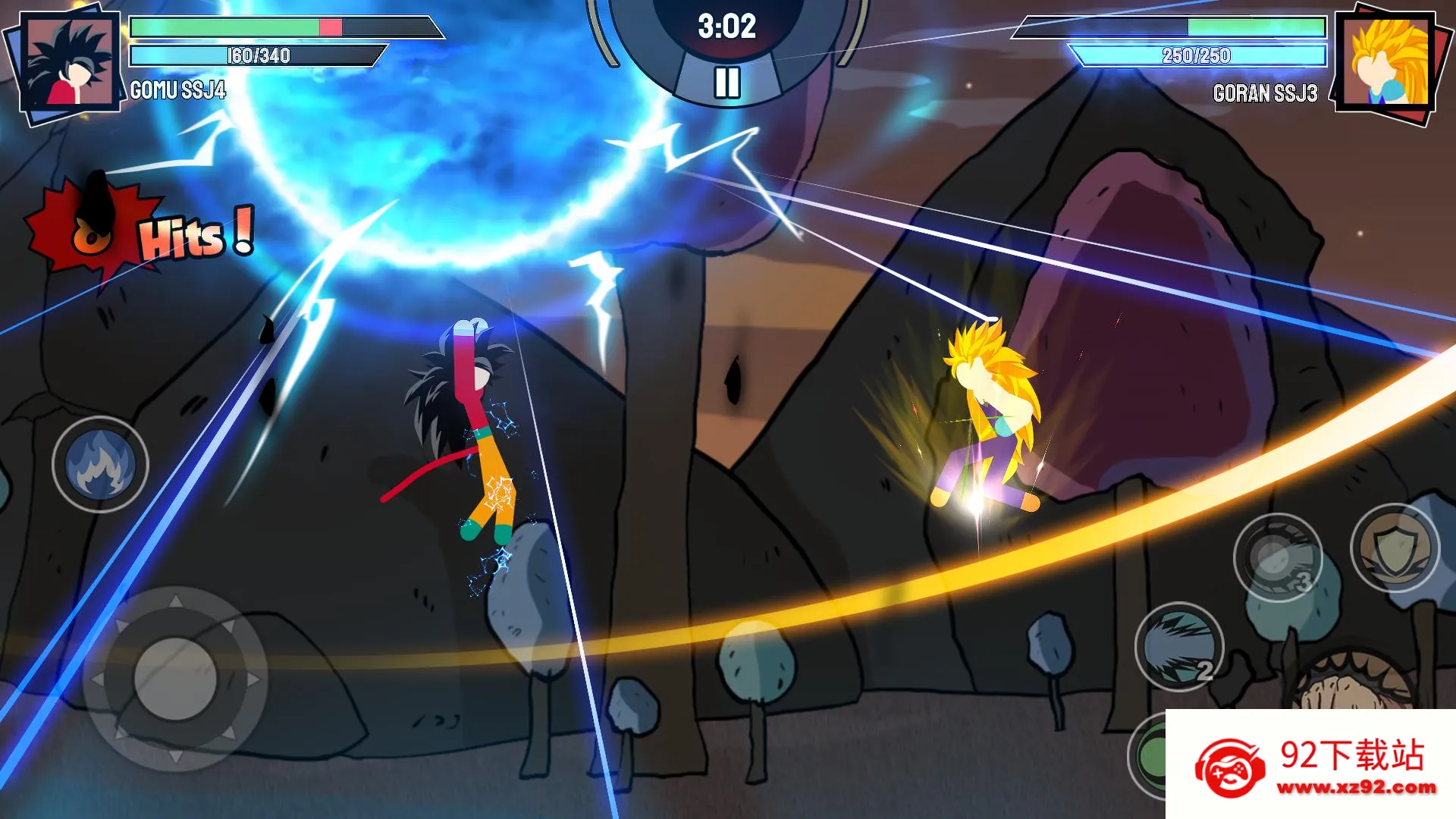Use the shield guard button
Viewport: 1456px width, 819px height.
[x=1394, y=548]
